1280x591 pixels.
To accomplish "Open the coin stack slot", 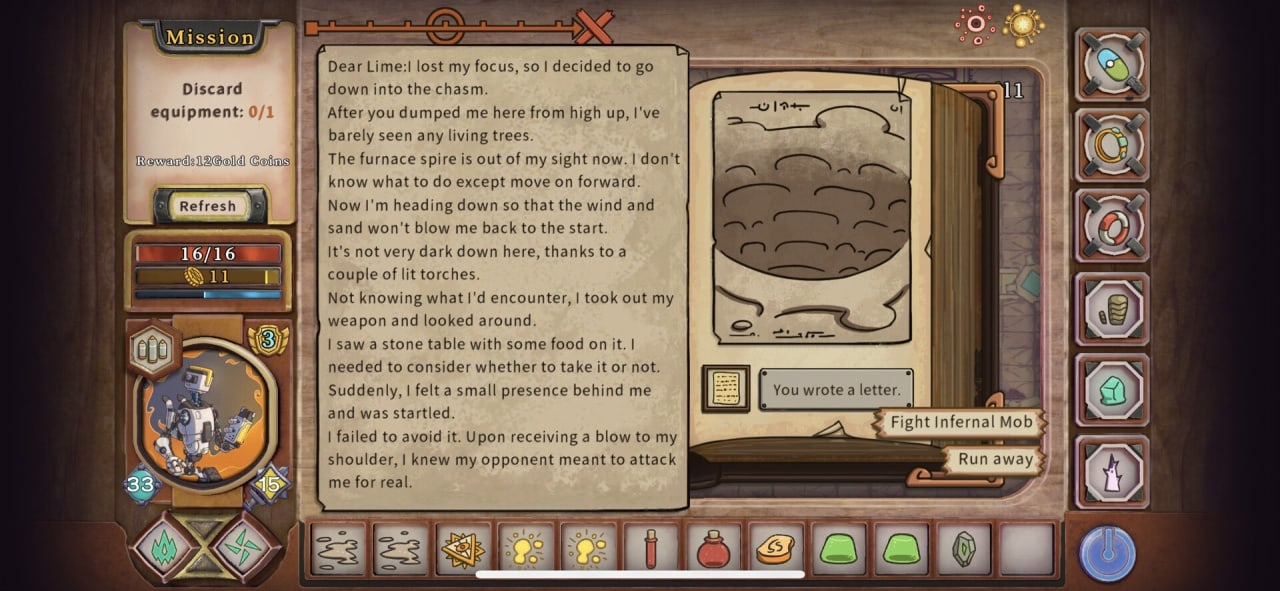I will pos(1112,310).
